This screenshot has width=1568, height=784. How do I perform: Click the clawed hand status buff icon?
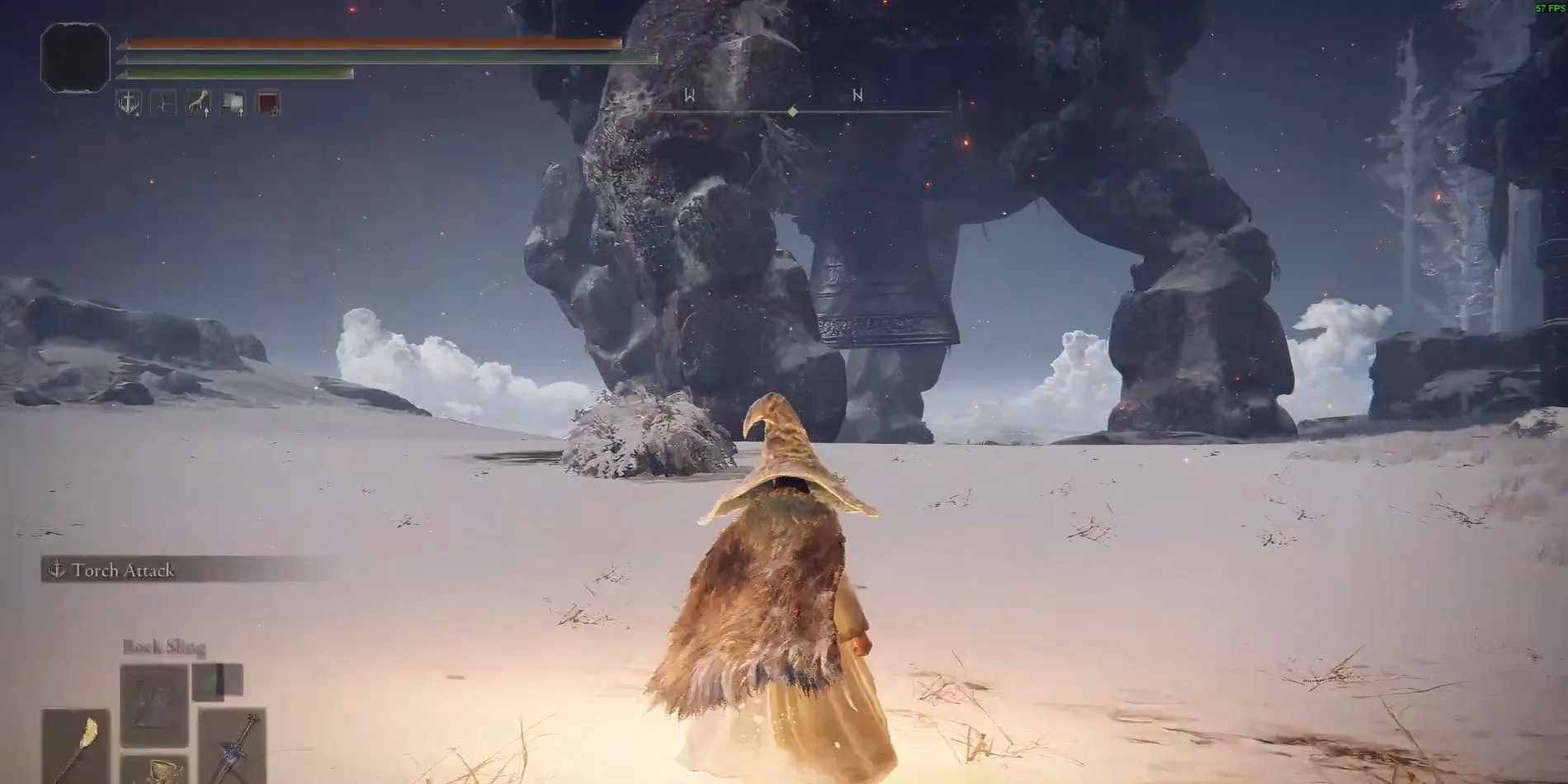[198, 103]
